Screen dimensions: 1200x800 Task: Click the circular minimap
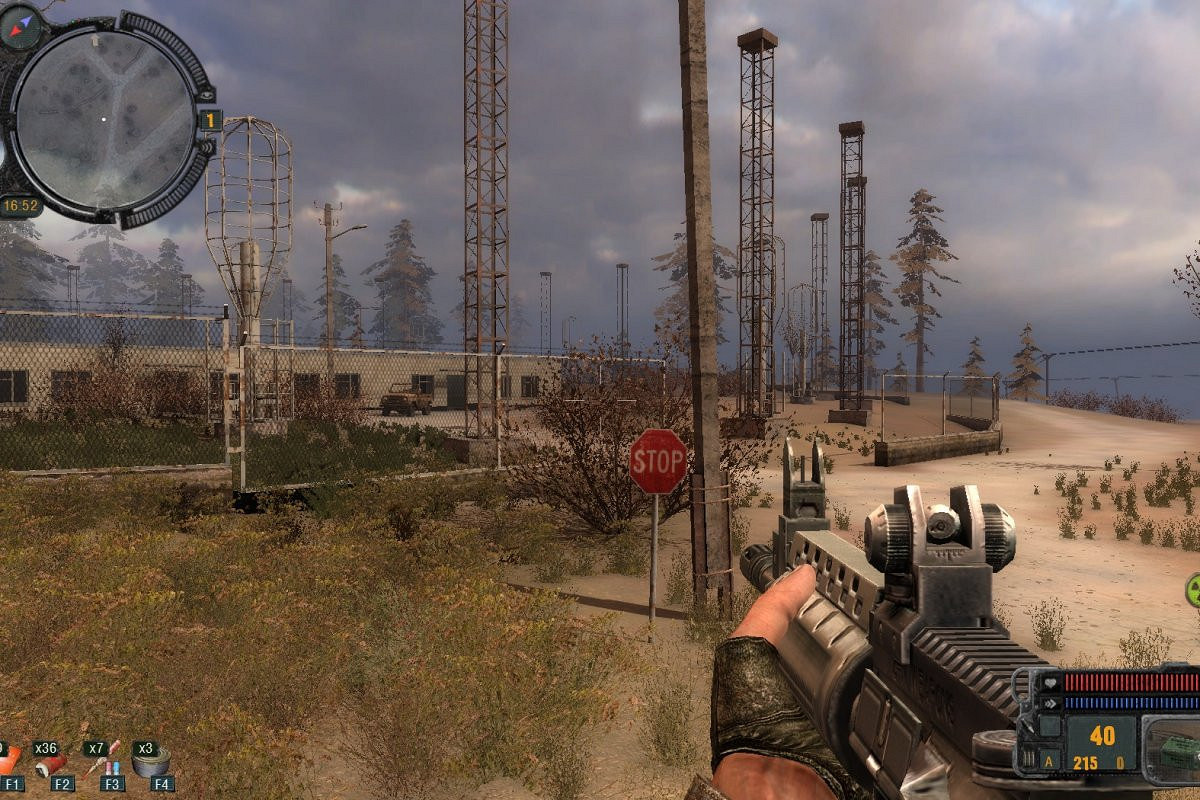click(x=104, y=118)
